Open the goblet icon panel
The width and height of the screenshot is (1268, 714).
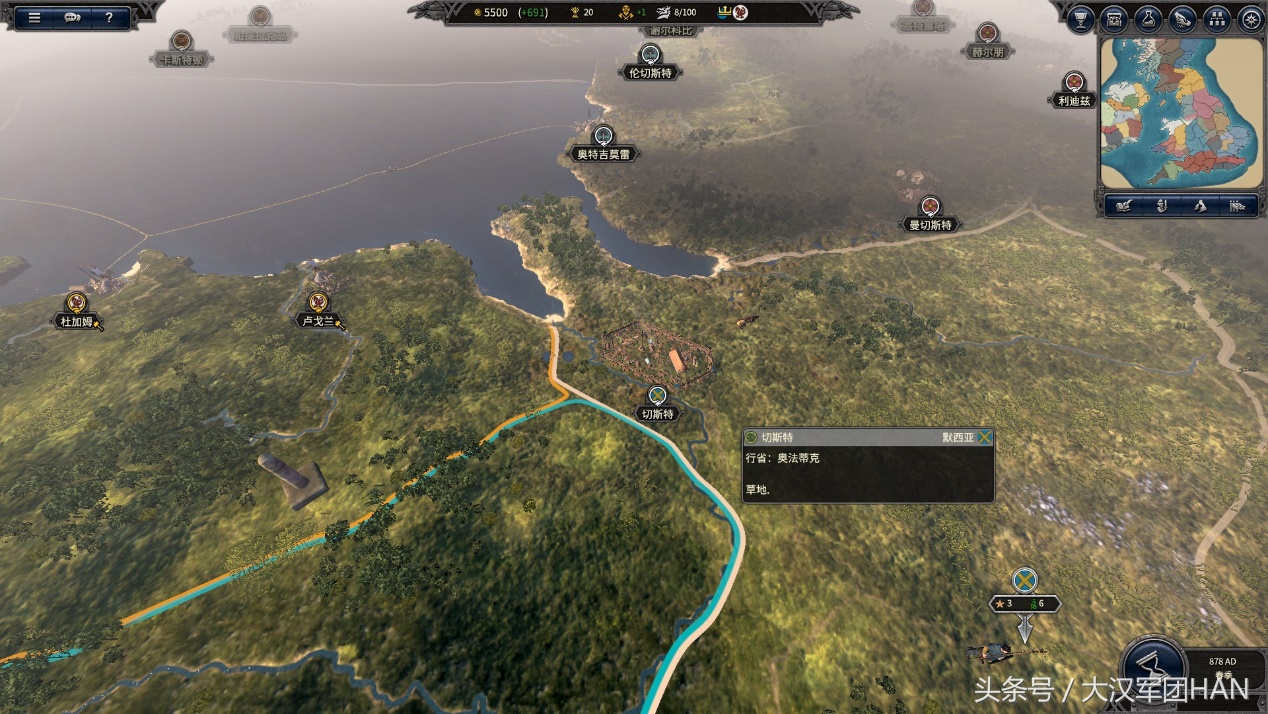tap(1080, 18)
